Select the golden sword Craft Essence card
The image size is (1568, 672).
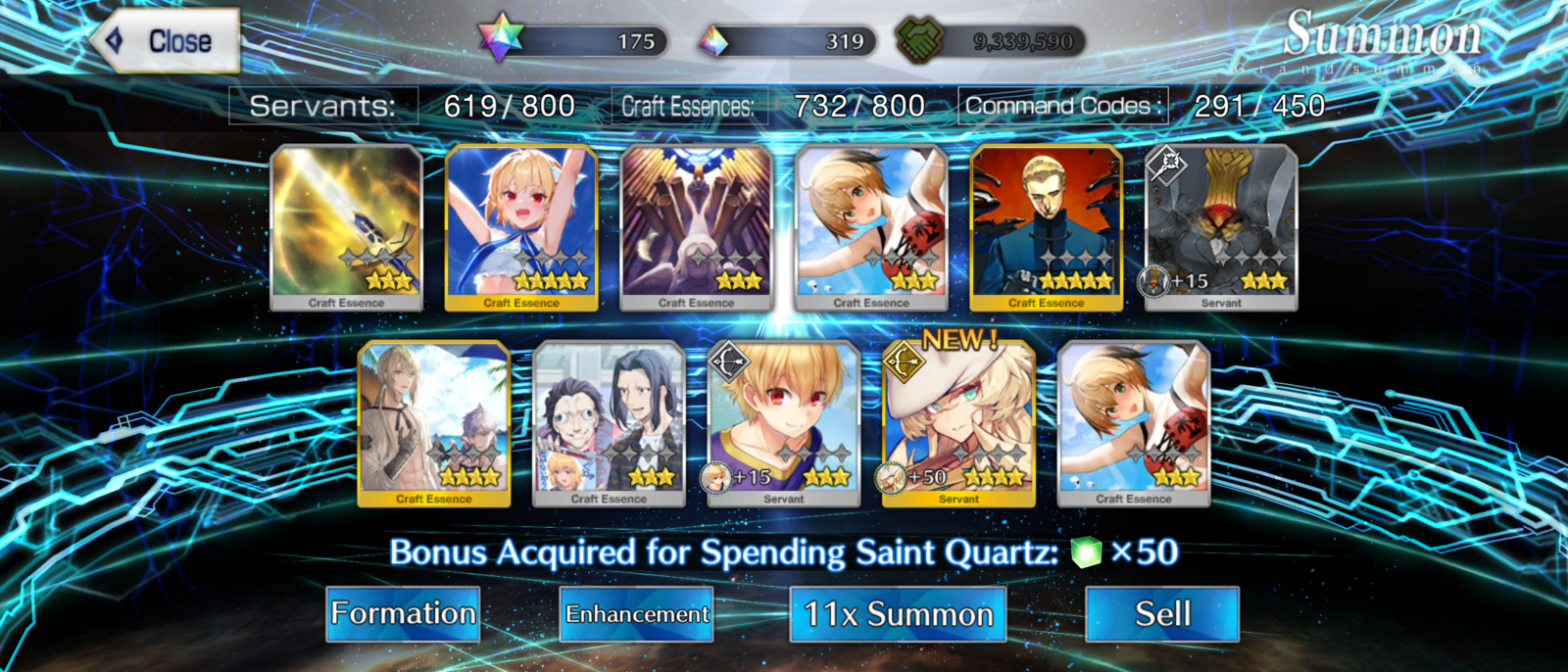pyautogui.click(x=346, y=227)
